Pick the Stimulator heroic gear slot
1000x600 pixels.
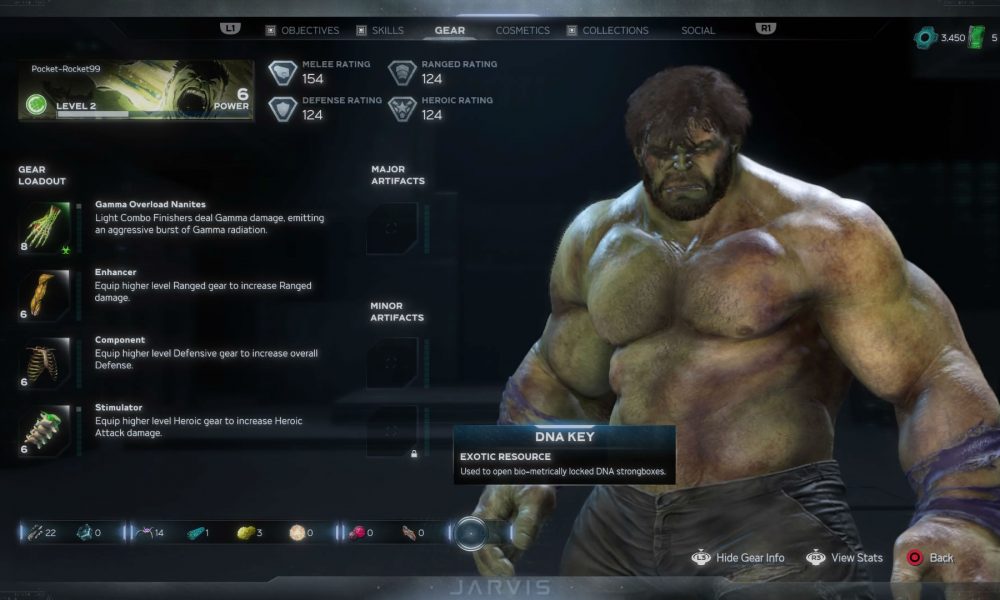pos(45,430)
